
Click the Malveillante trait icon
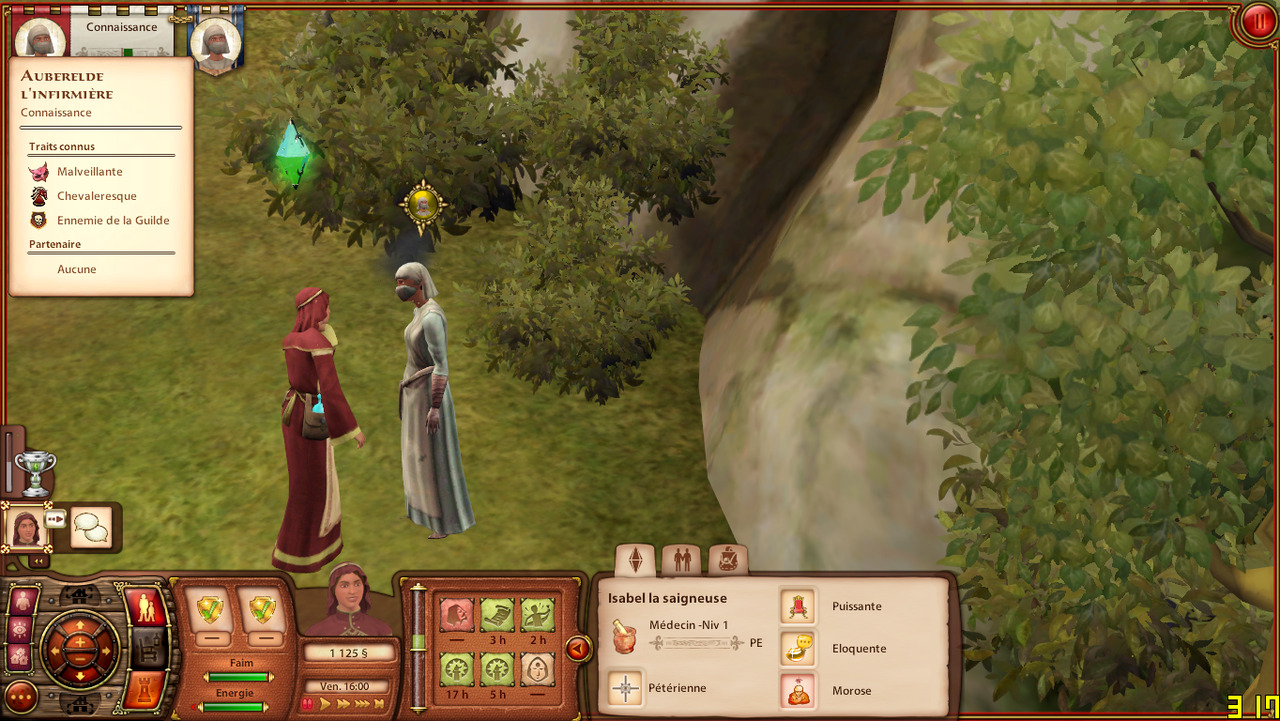pyautogui.click(x=39, y=172)
